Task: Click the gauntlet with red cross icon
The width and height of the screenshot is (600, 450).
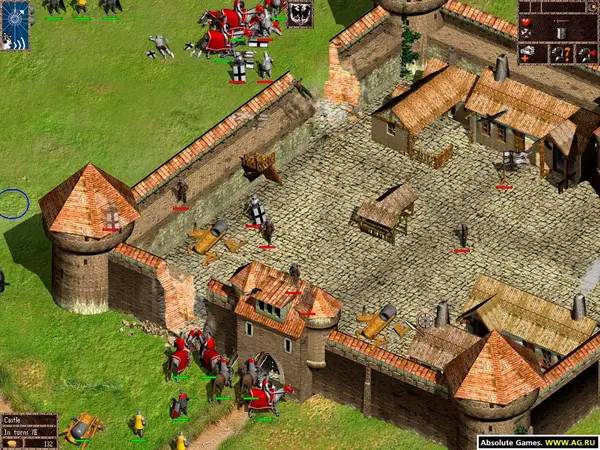Action: point(527,54)
